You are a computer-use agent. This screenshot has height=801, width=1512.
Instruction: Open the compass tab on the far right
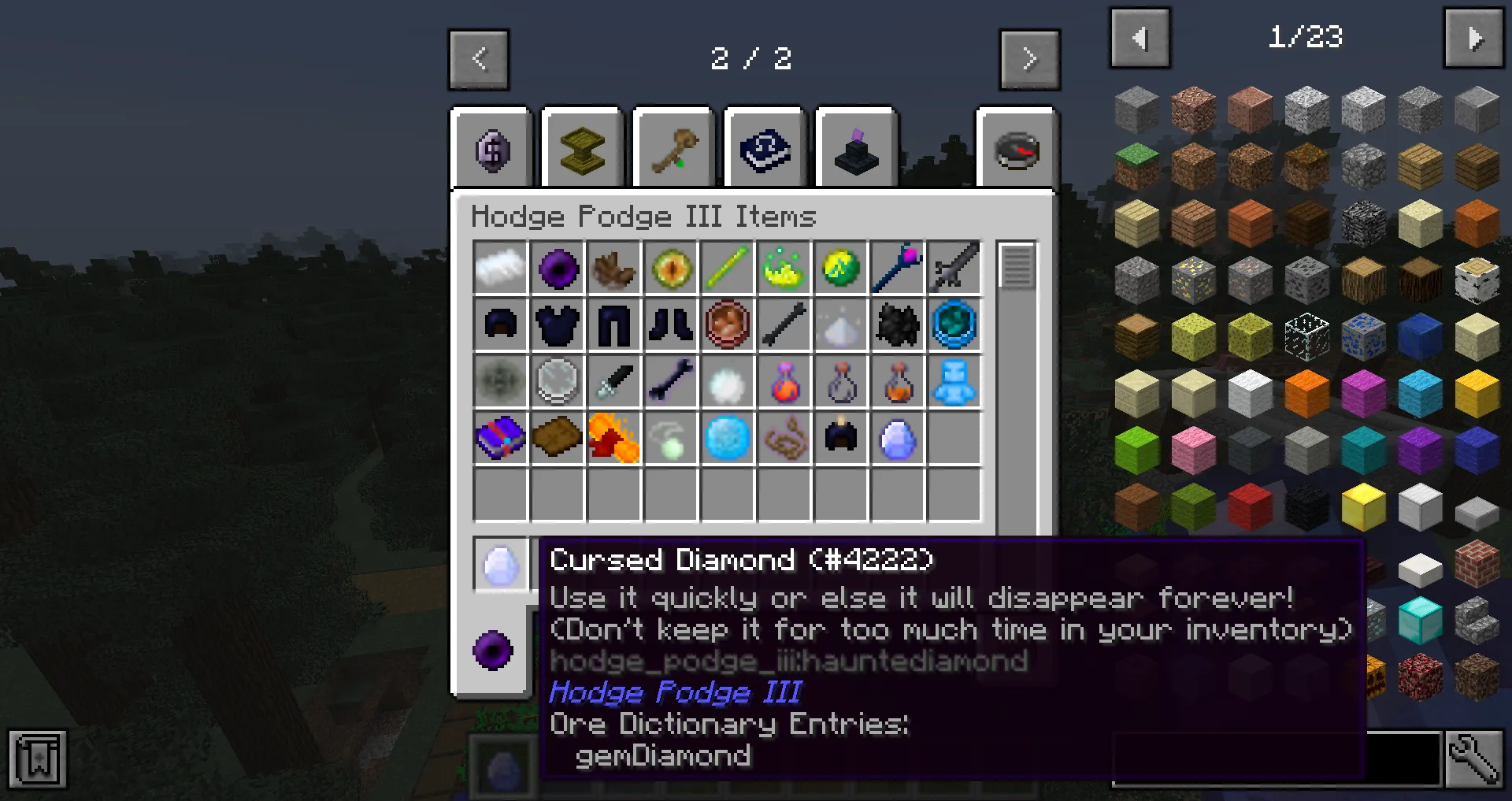coord(1016,148)
